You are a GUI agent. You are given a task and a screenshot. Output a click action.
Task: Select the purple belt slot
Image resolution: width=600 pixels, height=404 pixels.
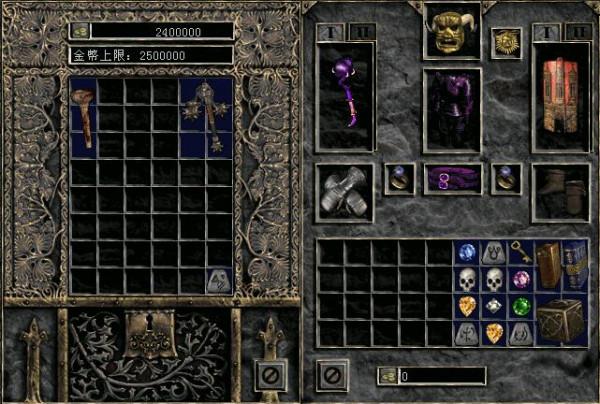point(452,179)
